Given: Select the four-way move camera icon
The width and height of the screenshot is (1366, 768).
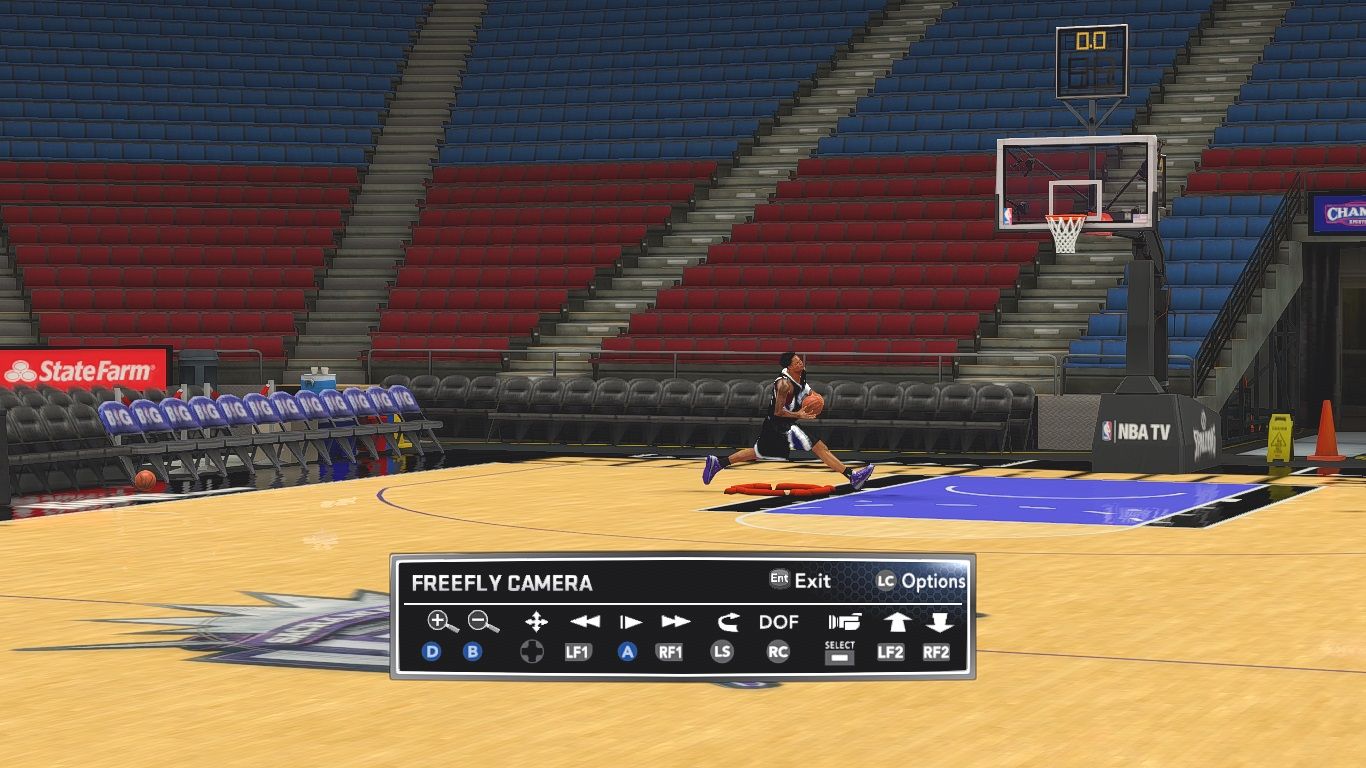Looking at the screenshot, I should [536, 622].
